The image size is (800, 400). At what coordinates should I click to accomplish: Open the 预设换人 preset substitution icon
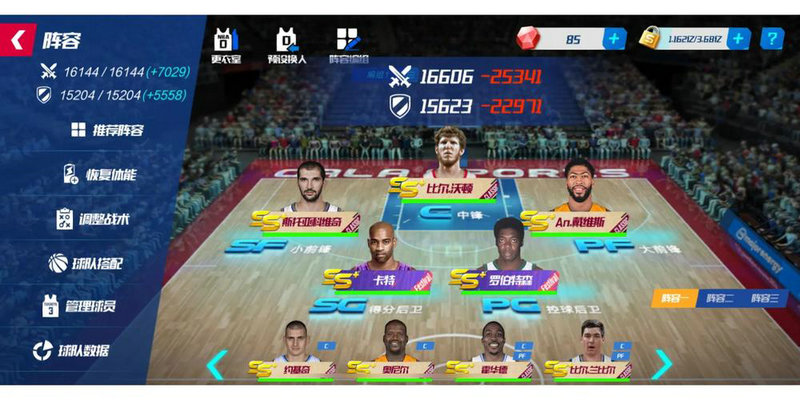[x=286, y=45]
